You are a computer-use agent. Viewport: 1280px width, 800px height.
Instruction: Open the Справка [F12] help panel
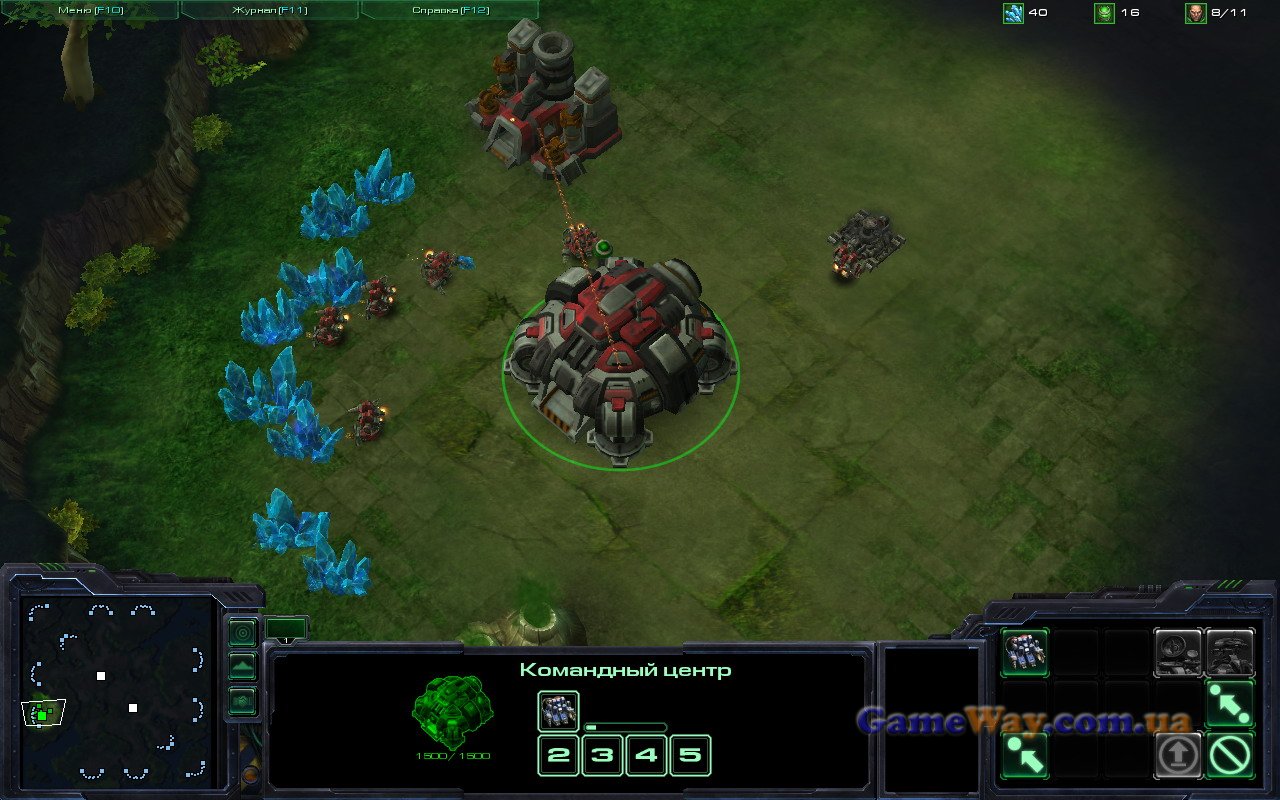click(x=449, y=10)
